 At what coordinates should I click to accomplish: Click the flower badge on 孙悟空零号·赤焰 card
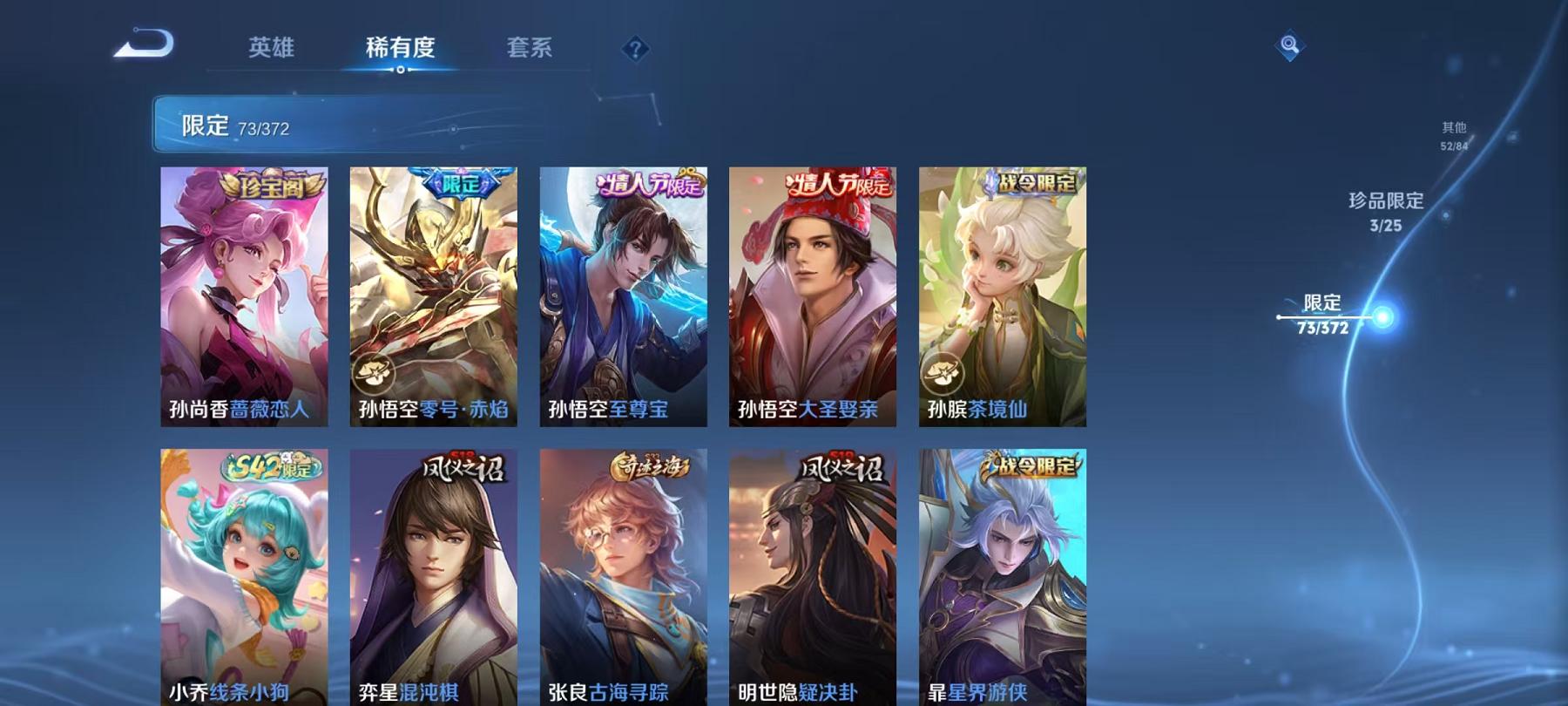tap(375, 374)
